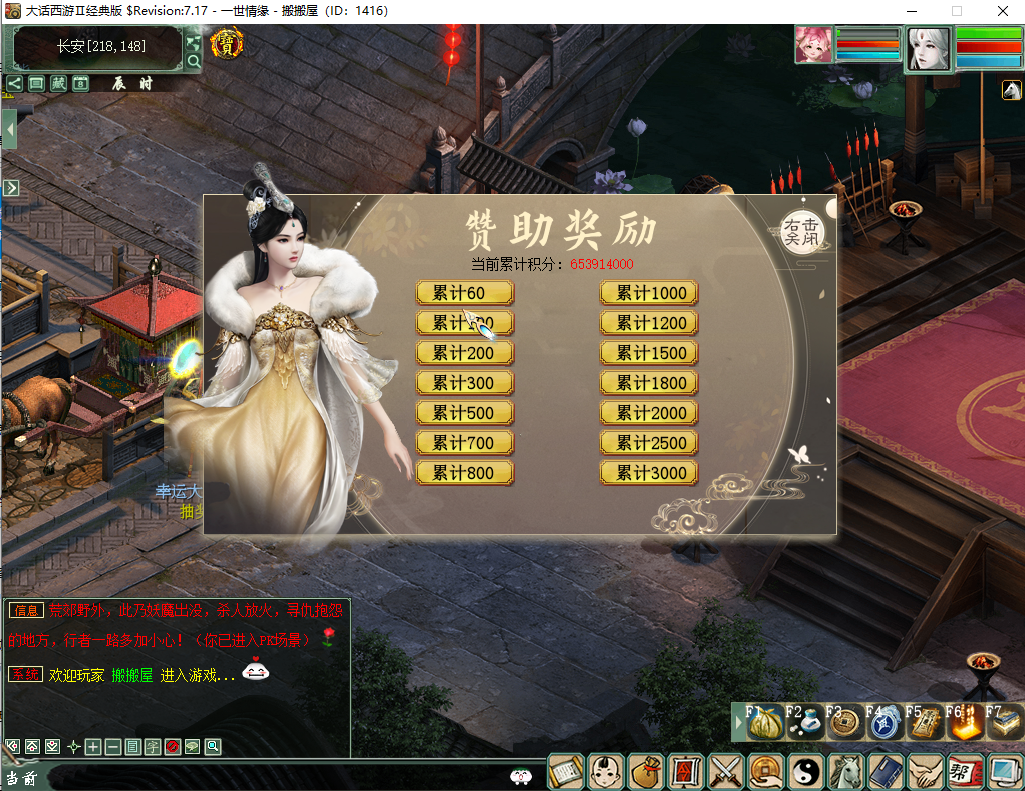The height and width of the screenshot is (791, 1025).
Task: Open the flaming 寶 treasure icon
Action: [x=228, y=44]
